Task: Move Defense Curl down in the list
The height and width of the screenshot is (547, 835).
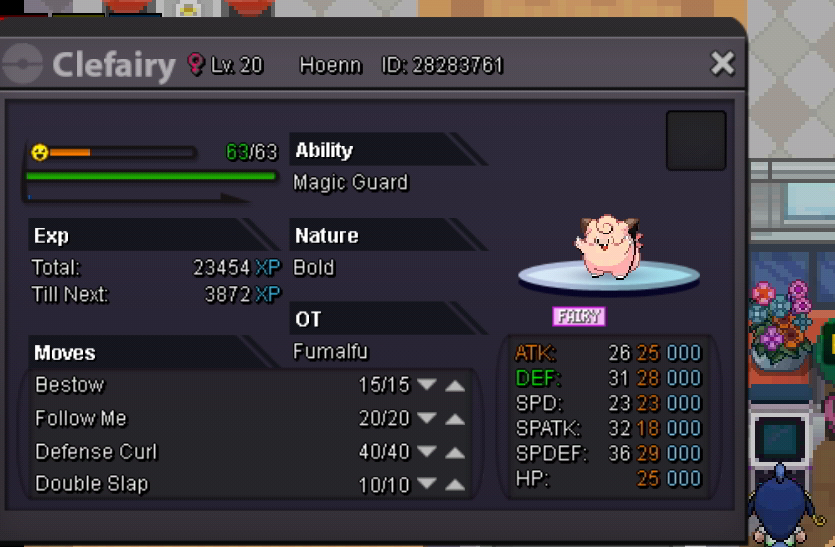Action: coord(427,452)
